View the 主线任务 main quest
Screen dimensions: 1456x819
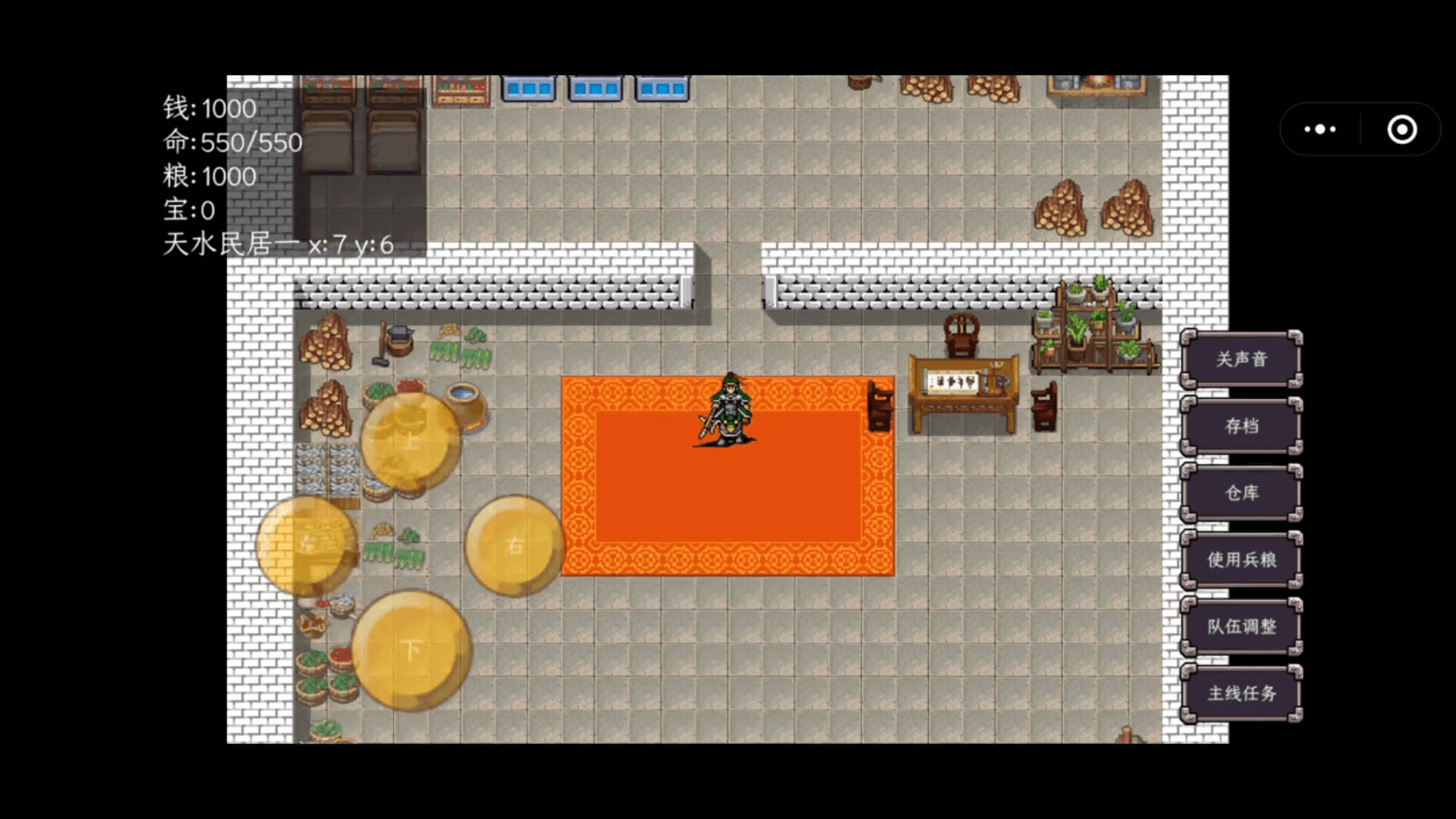1242,694
